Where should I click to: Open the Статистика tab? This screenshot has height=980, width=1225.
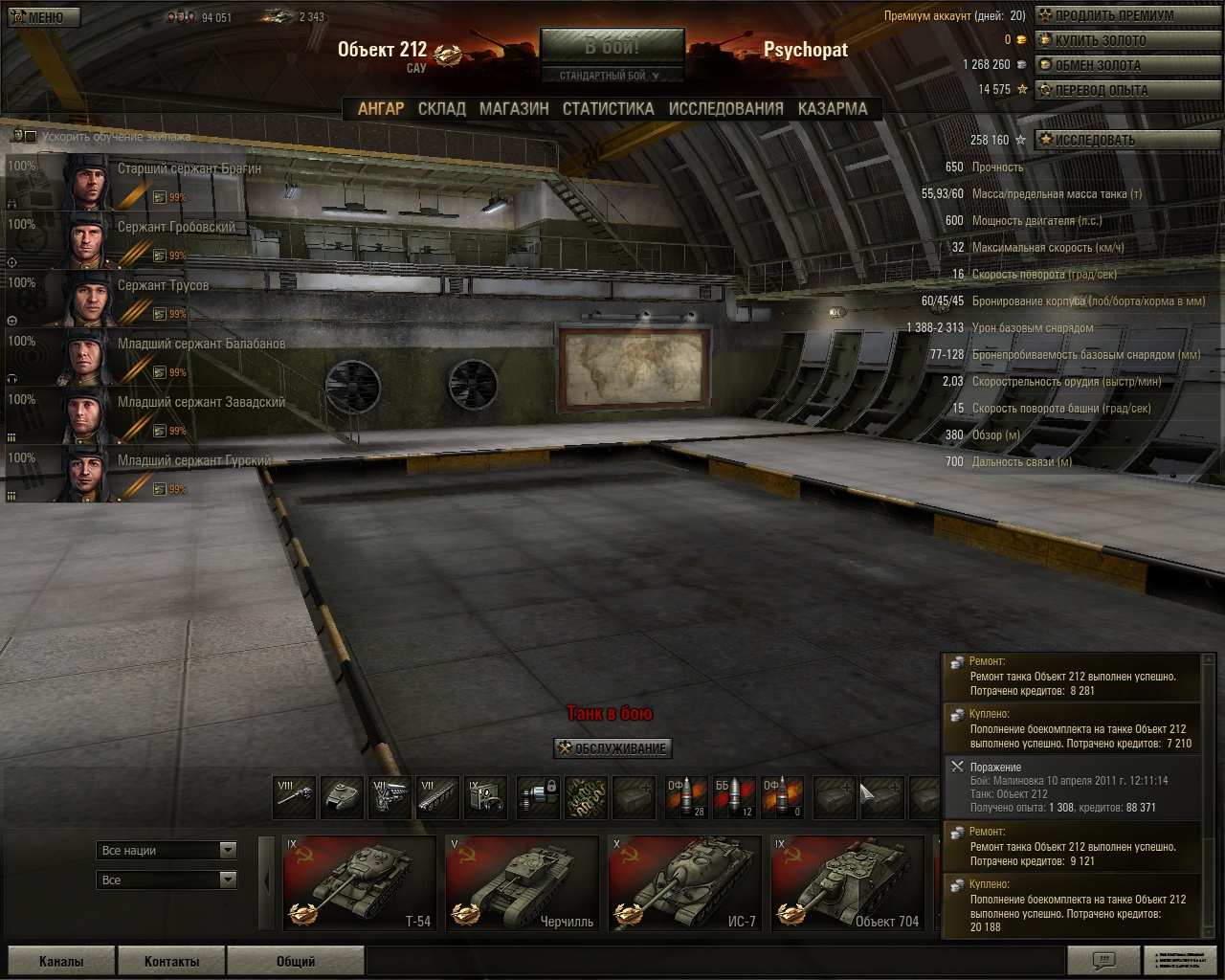[608, 109]
